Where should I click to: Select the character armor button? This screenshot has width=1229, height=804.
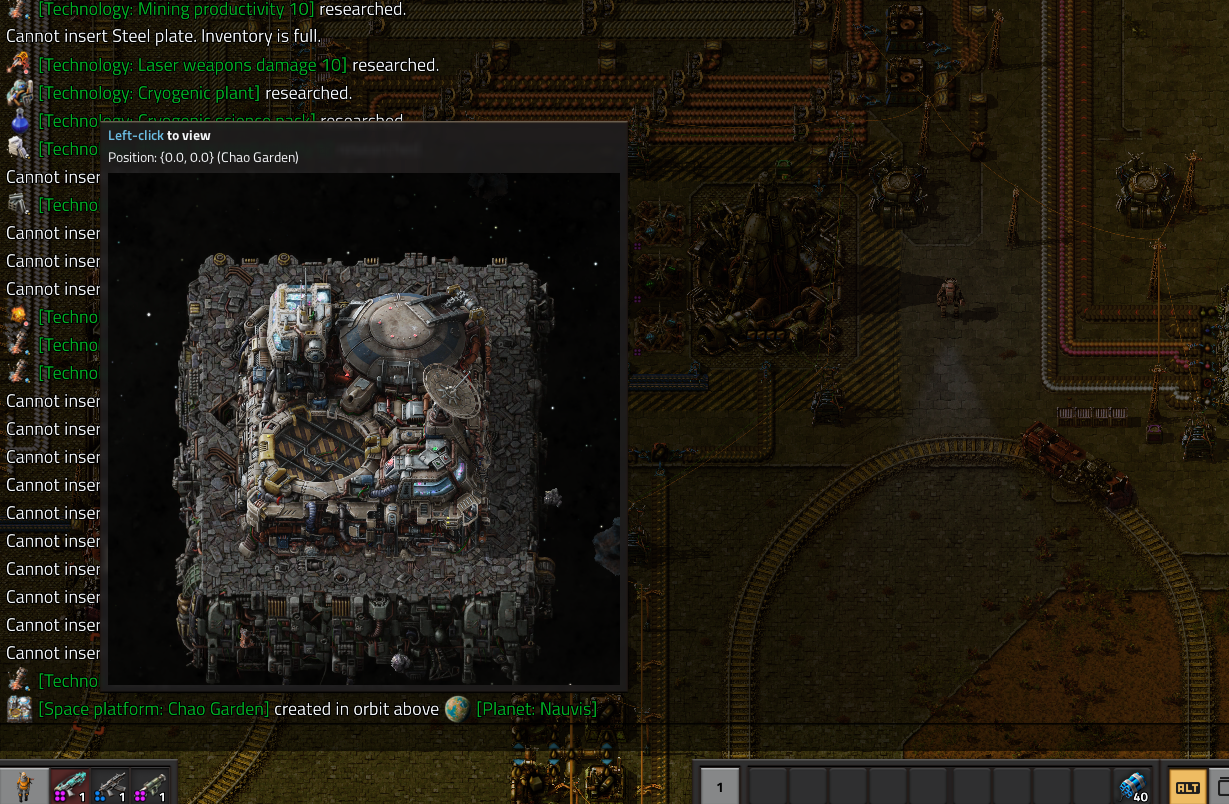pyautogui.click(x=23, y=786)
